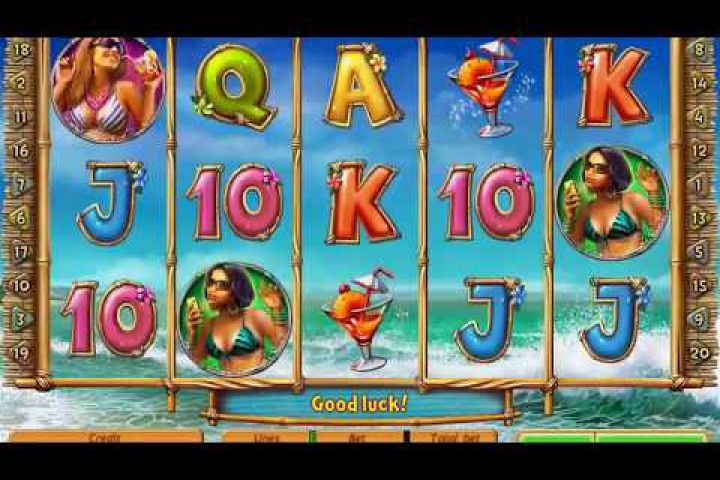Click payline marker 9

tap(699, 318)
